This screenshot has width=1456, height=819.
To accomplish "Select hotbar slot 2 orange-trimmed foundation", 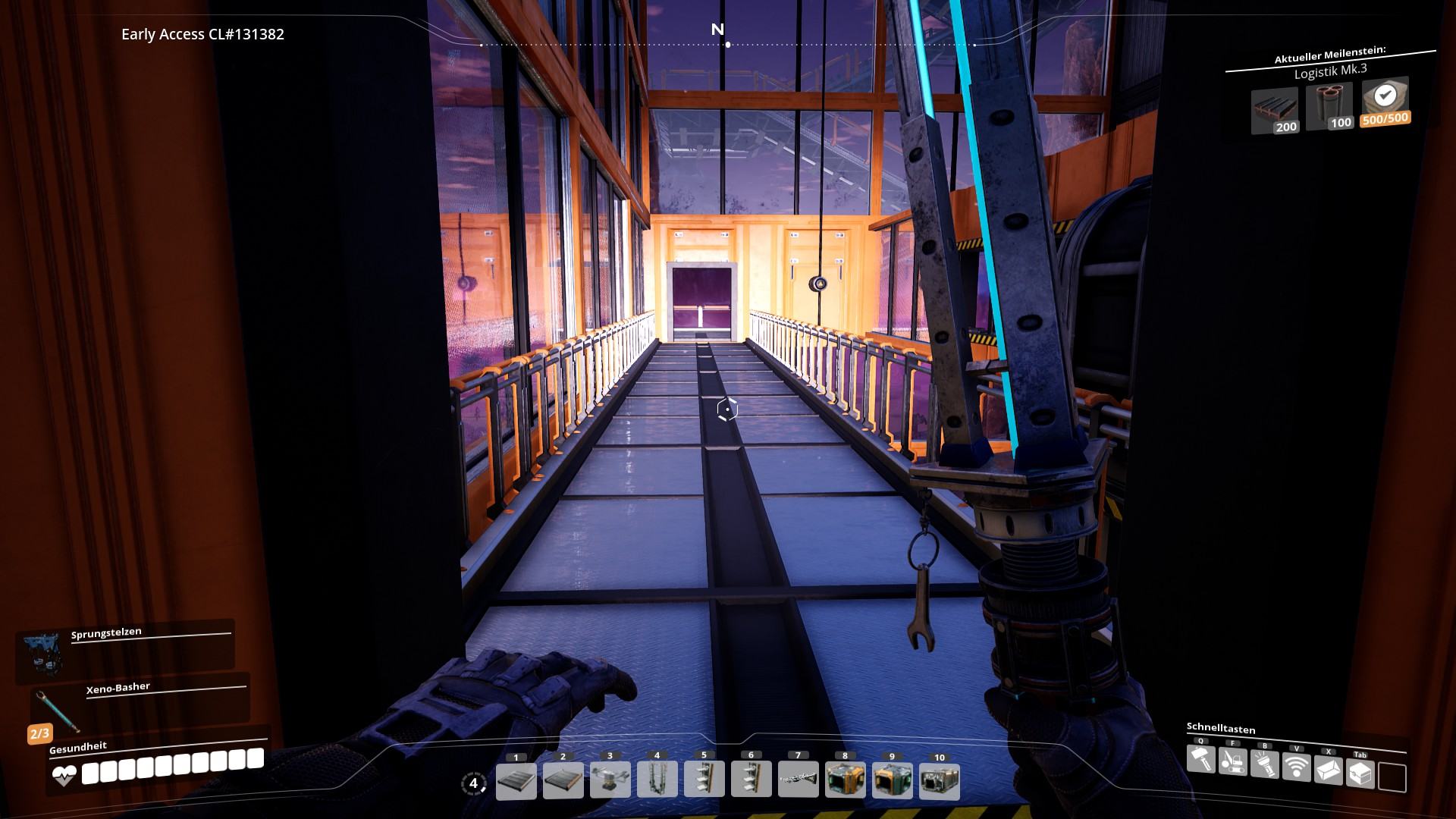I will click(563, 781).
